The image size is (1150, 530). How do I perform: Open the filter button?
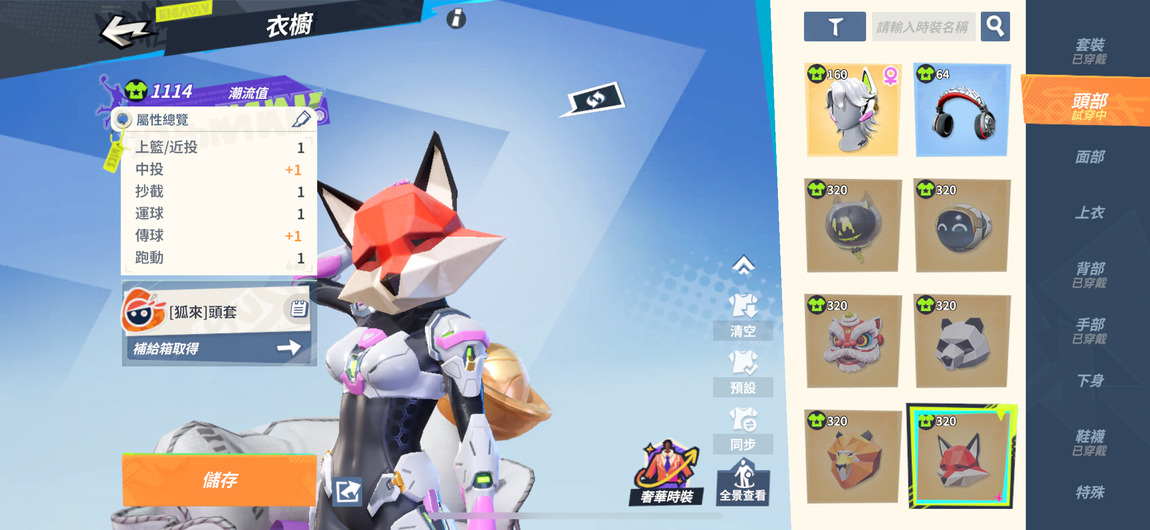point(834,27)
